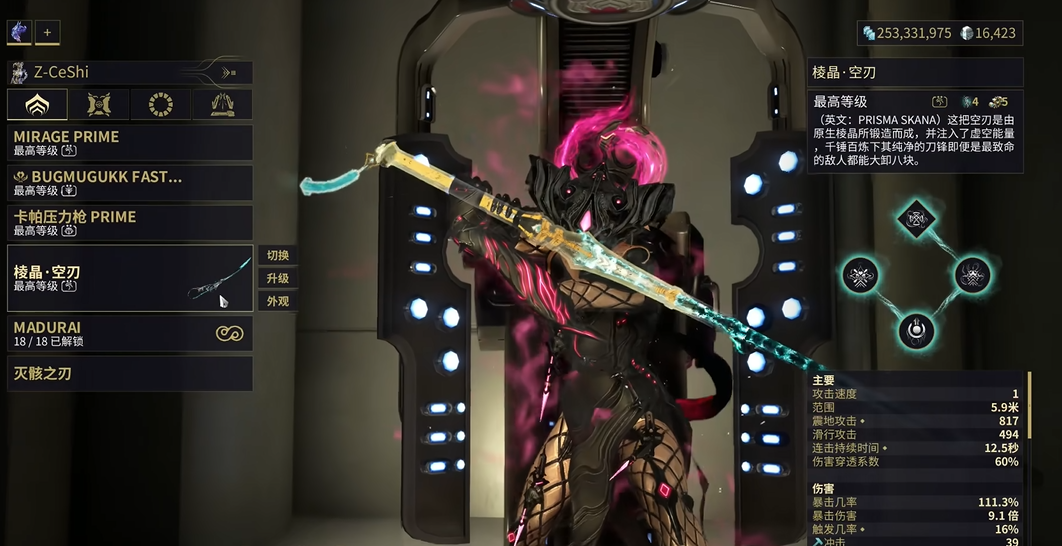Select the bottom circular node in the mod tree
Image resolution: width=1062 pixels, height=546 pixels.
[915, 330]
